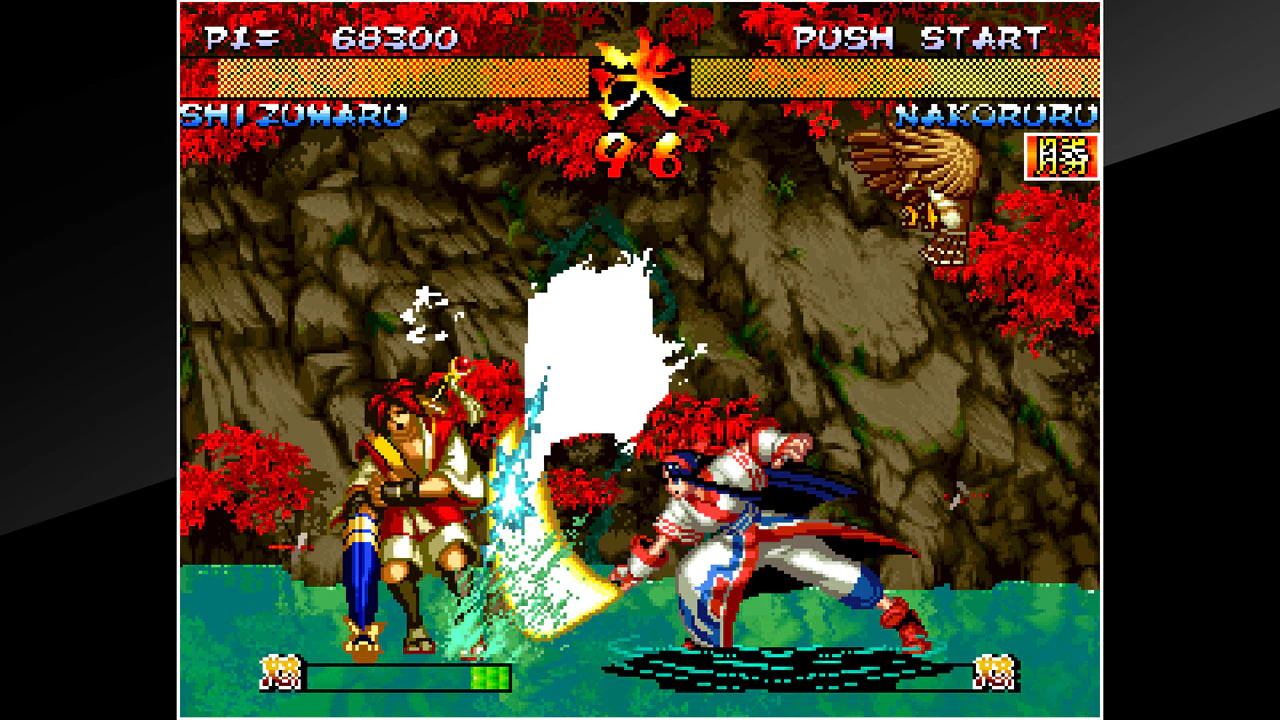Click the P1 score marker reading 68300
This screenshot has width=1280, height=720.
pyautogui.click(x=375, y=40)
